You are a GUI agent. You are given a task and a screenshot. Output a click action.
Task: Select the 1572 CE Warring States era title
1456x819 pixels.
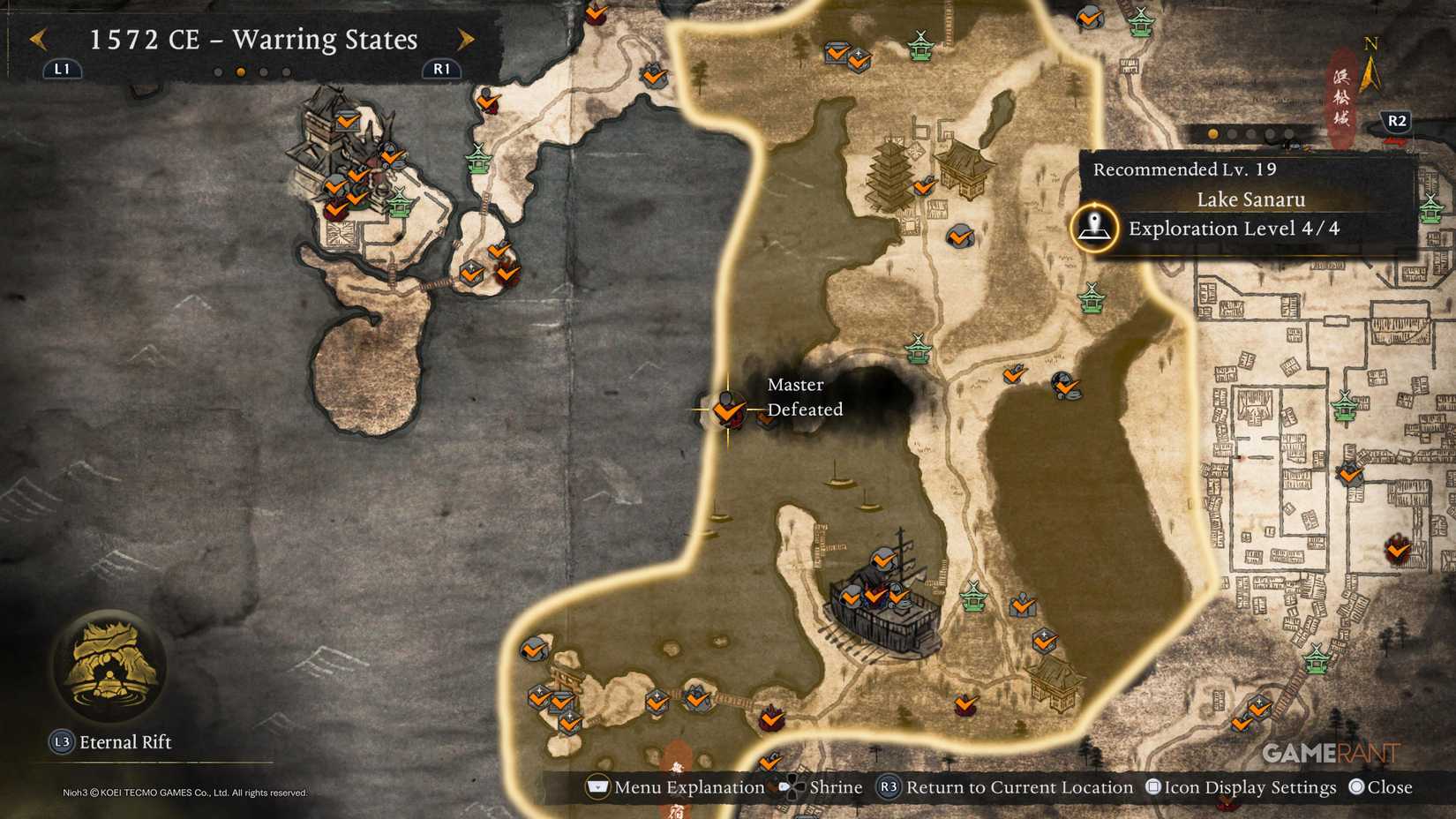click(252, 40)
